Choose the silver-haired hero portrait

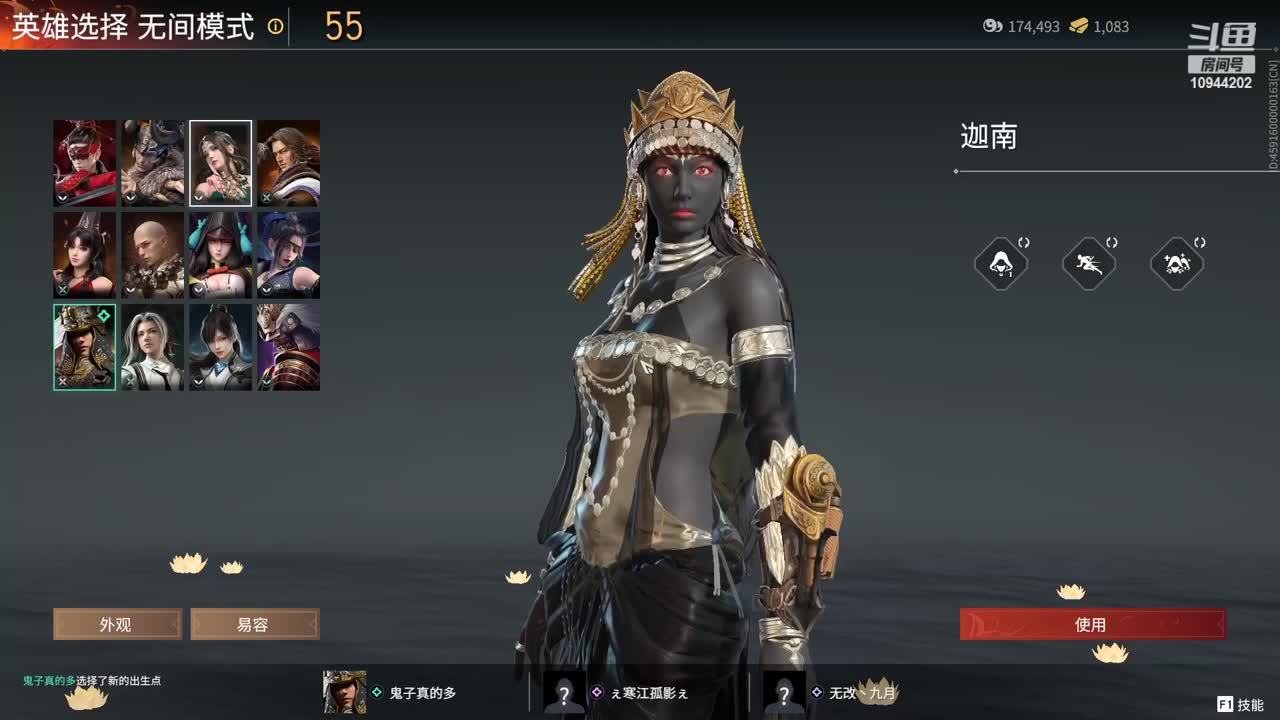(x=153, y=346)
